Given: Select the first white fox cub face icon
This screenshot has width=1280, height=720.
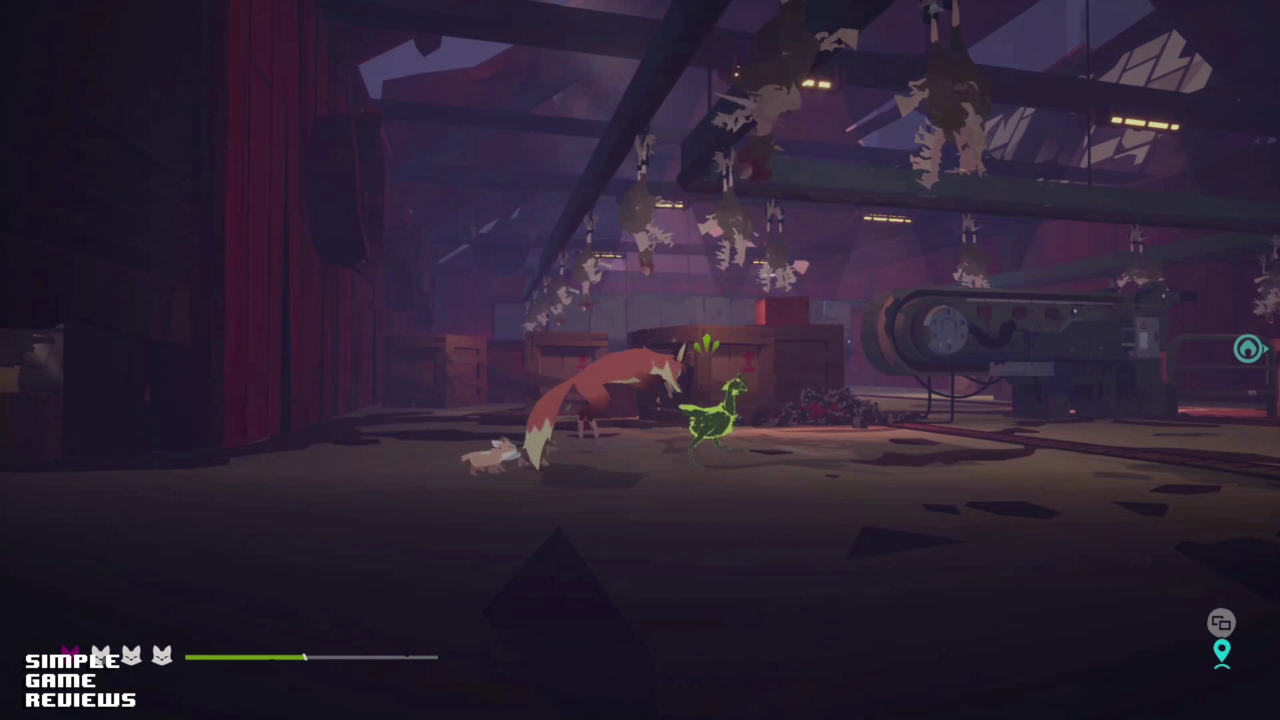Looking at the screenshot, I should (101, 655).
